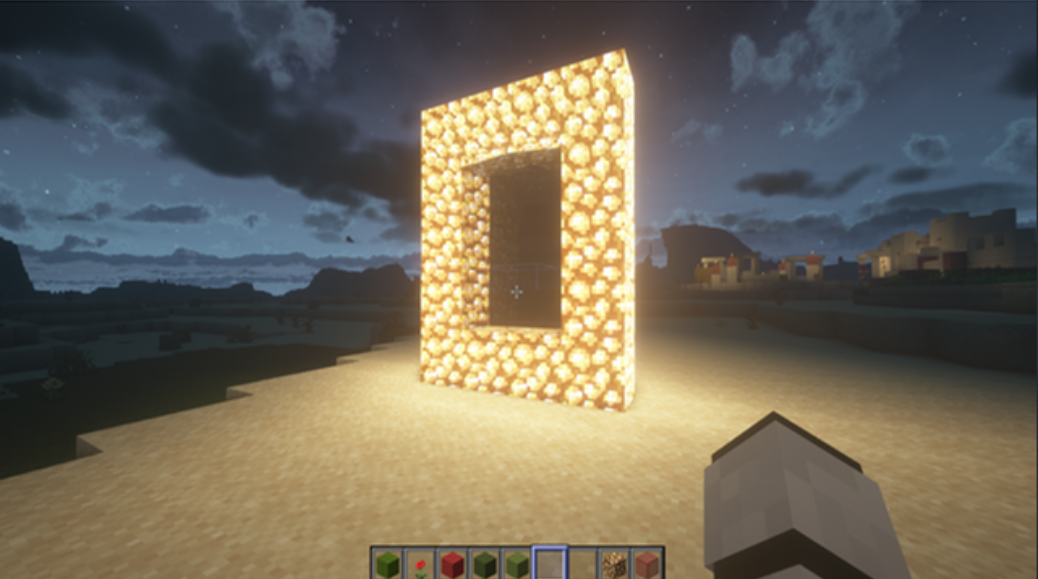
Task: Click the currently highlighted hotbar slot
Action: [x=549, y=565]
